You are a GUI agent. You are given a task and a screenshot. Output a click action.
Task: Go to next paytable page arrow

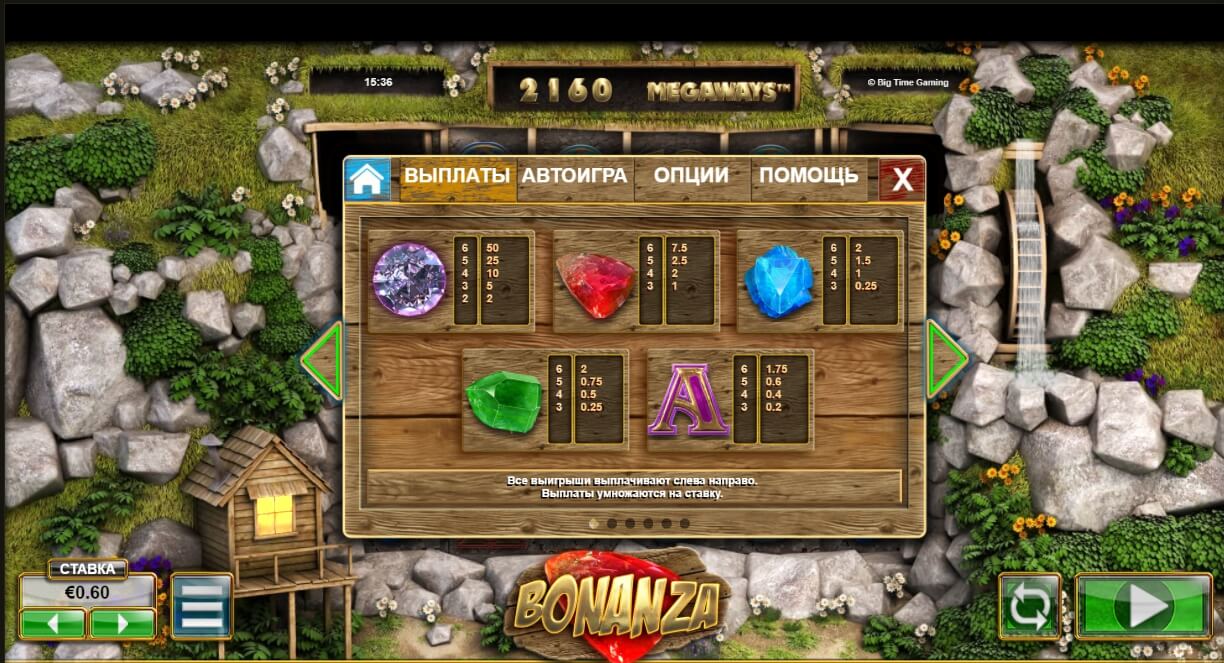tap(945, 359)
